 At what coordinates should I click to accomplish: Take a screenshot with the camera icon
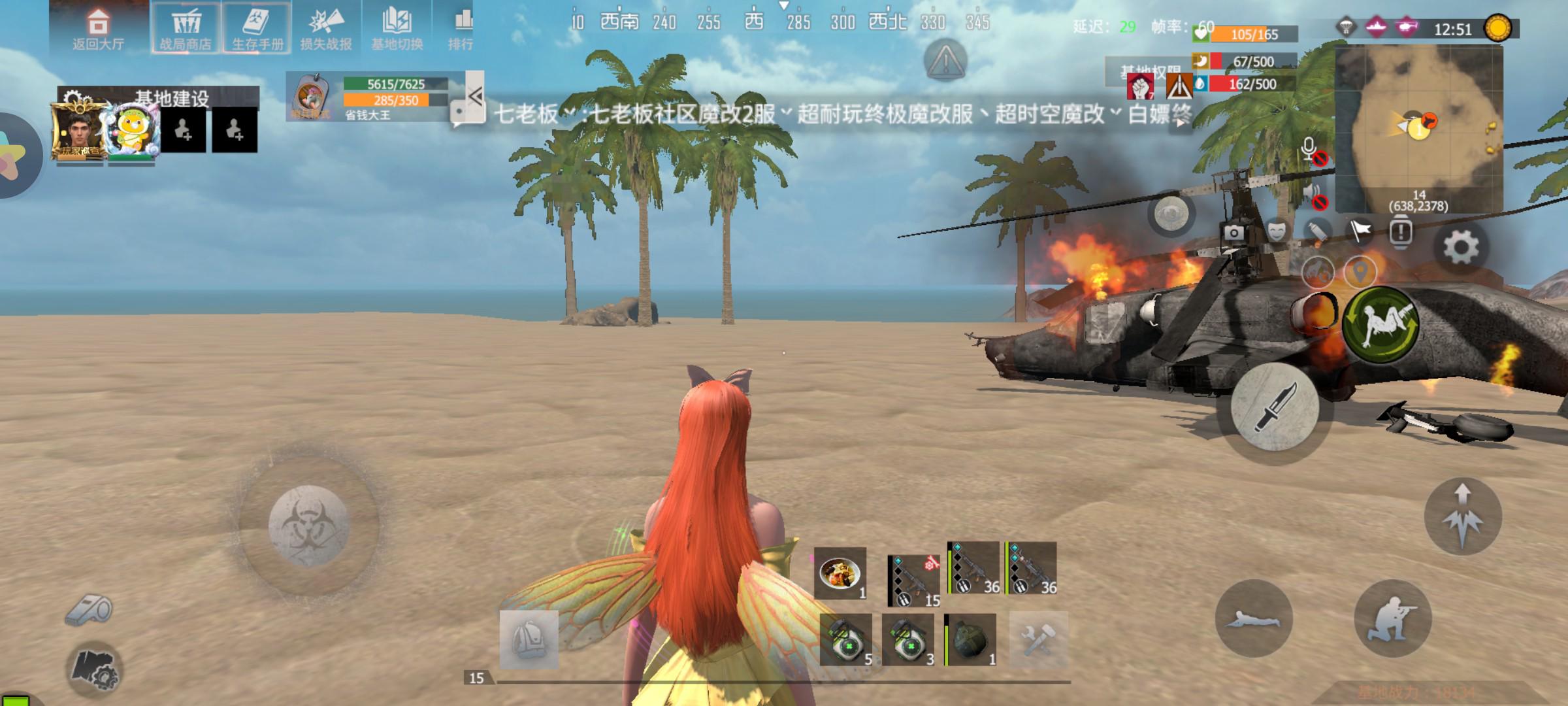click(1233, 232)
